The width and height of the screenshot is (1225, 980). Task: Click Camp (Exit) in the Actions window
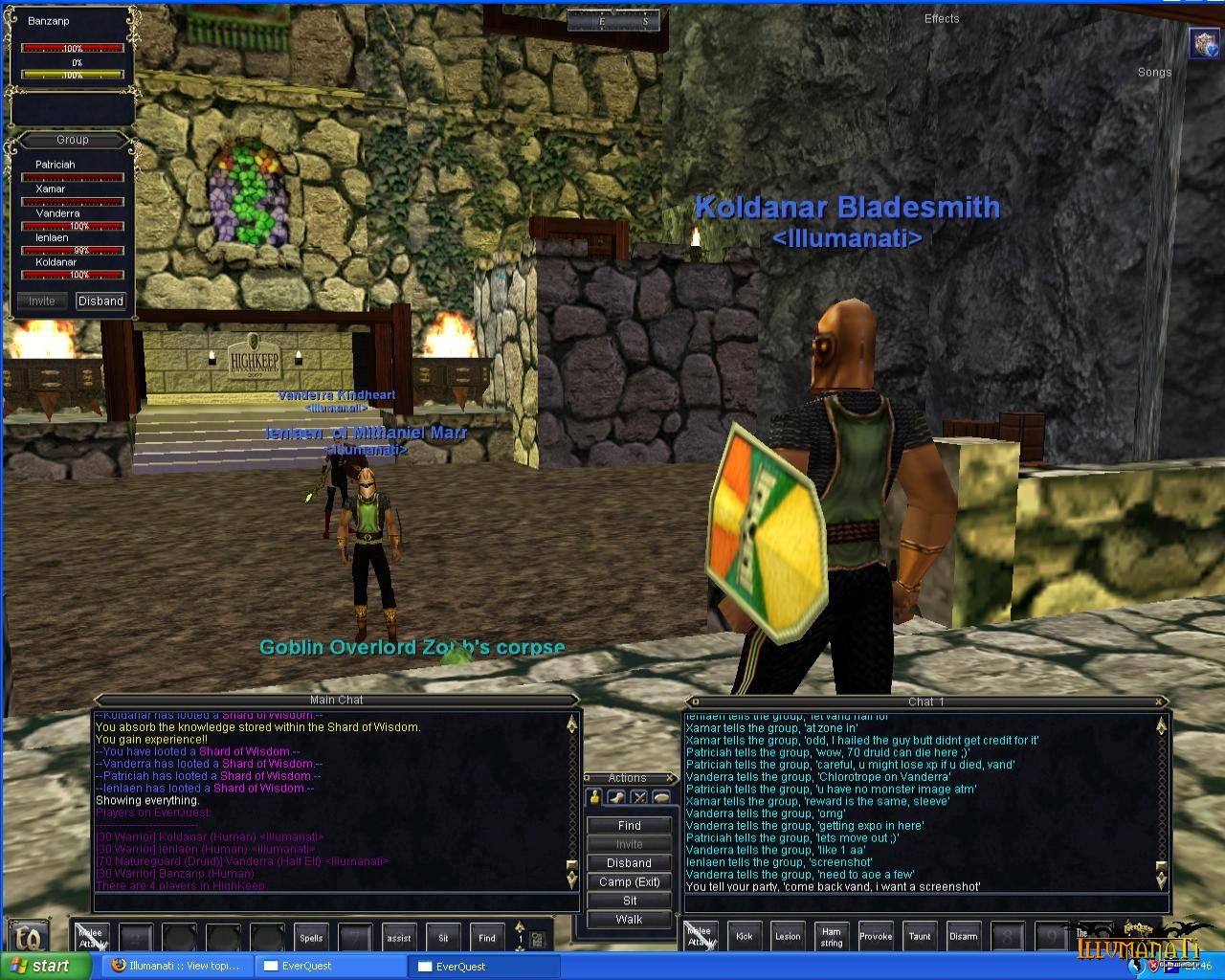(629, 882)
